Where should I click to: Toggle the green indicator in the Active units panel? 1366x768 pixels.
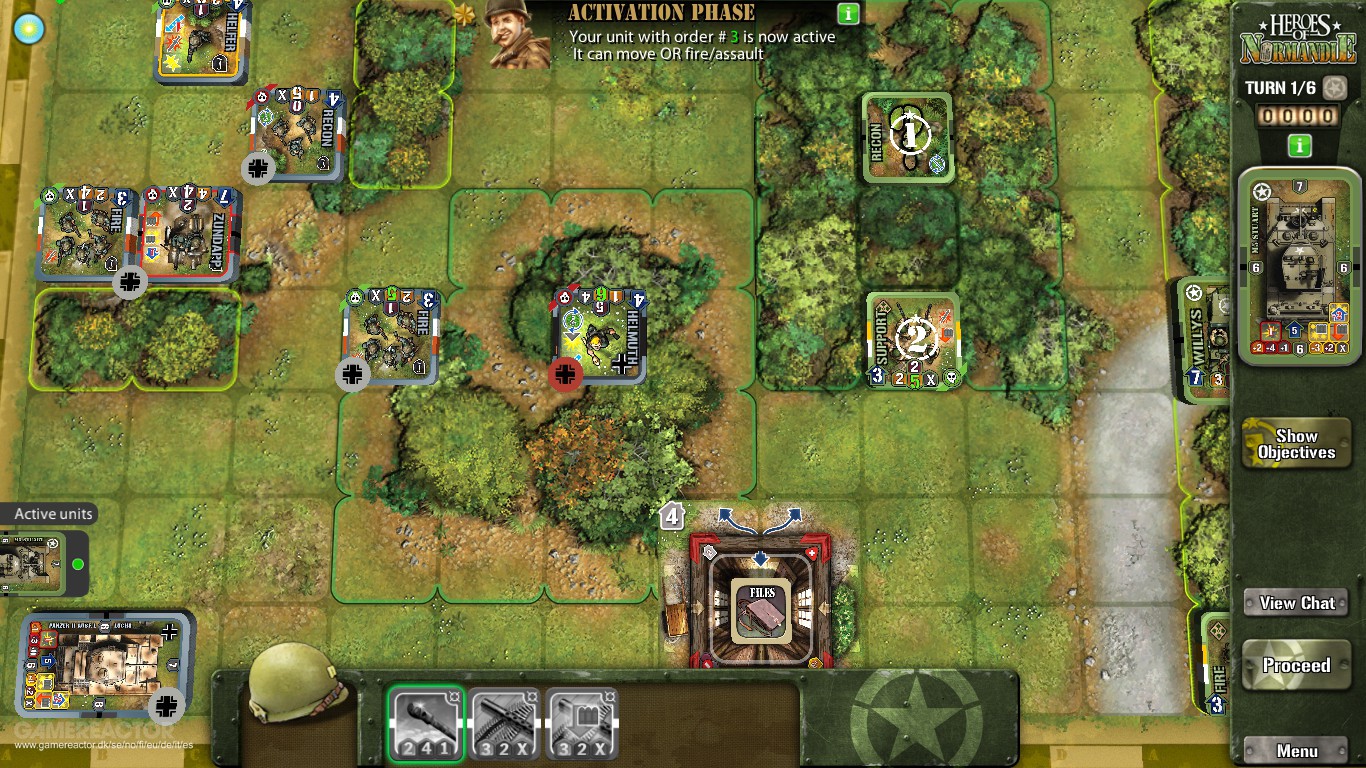[80, 564]
